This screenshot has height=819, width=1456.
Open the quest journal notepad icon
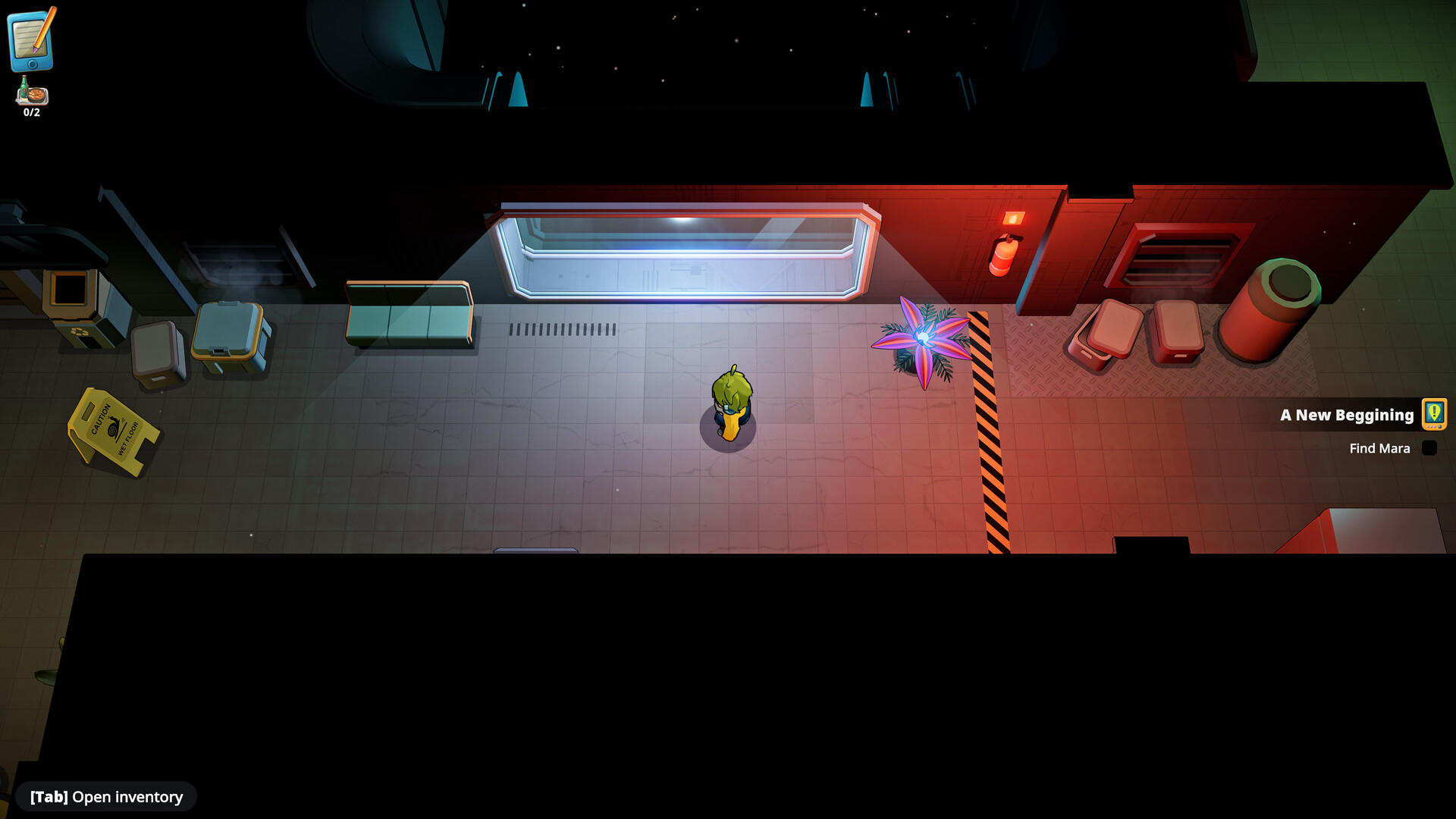[x=32, y=42]
